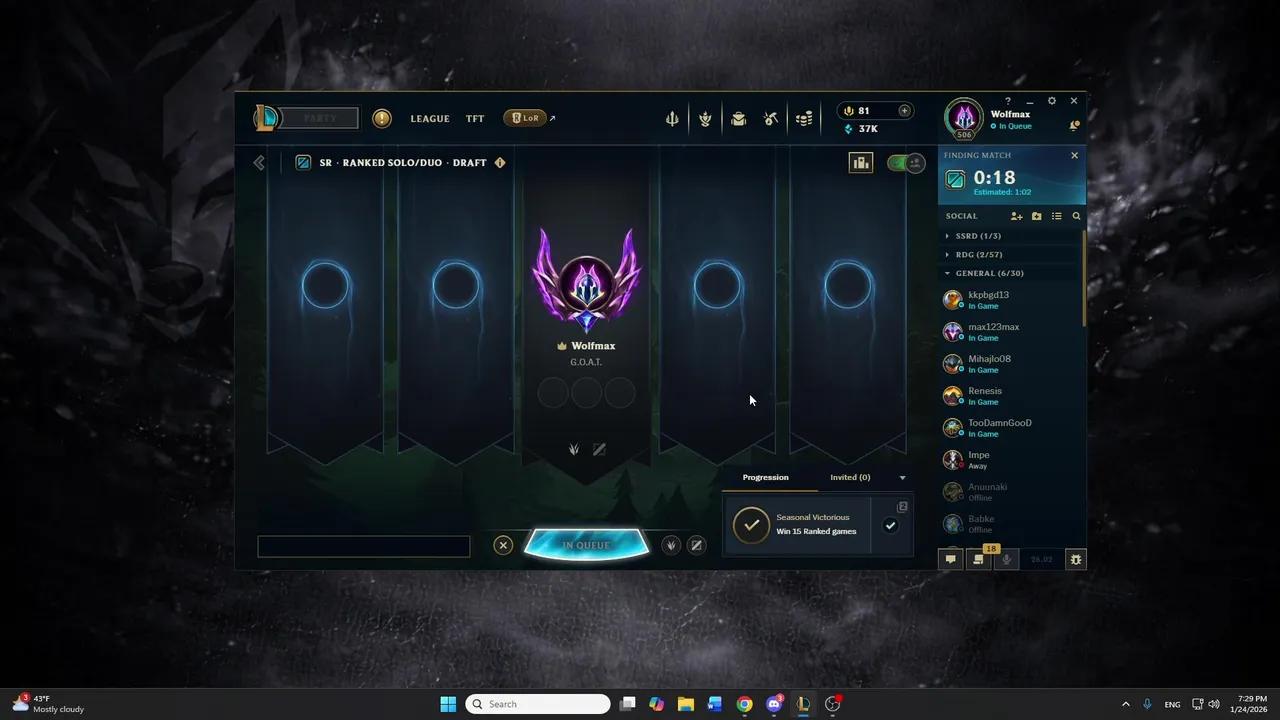Open Clash via the trident icon
Viewport: 1280px width, 720px height.
[x=672, y=118]
